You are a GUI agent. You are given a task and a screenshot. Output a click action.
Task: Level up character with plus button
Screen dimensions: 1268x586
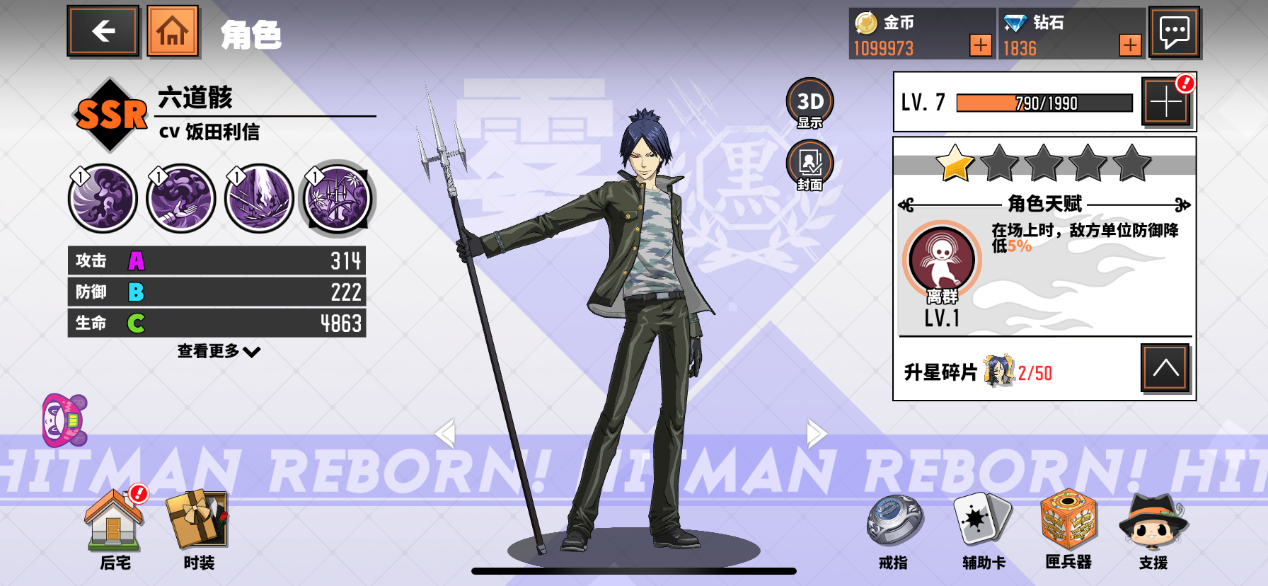(1166, 102)
